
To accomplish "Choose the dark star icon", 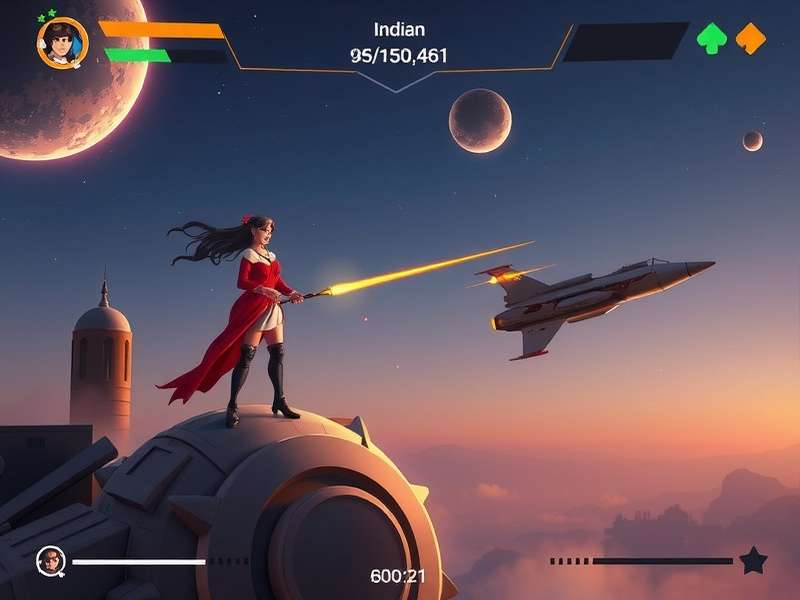I will pyautogui.click(x=753, y=561).
